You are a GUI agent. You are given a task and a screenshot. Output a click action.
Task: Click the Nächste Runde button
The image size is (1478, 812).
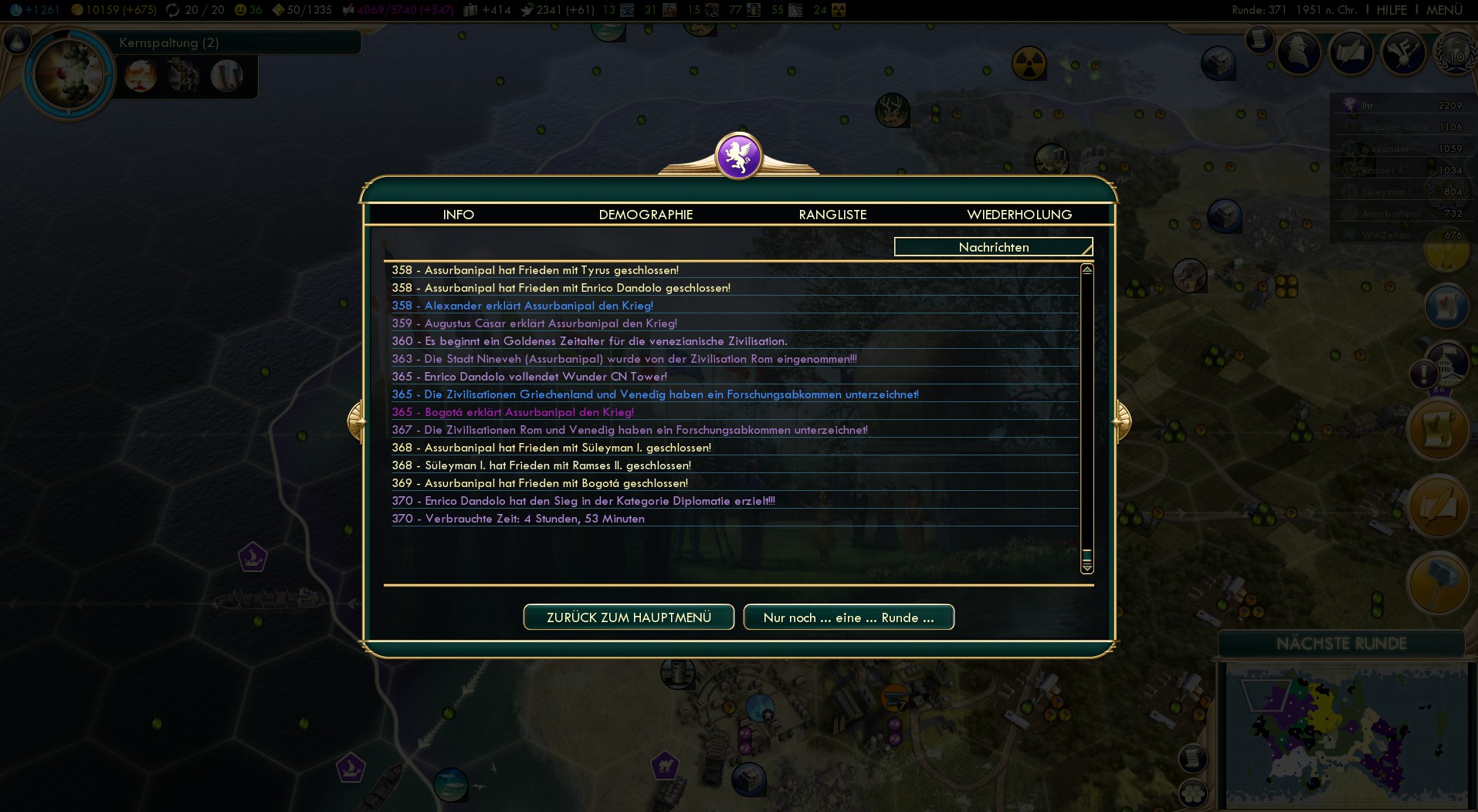coord(1341,644)
